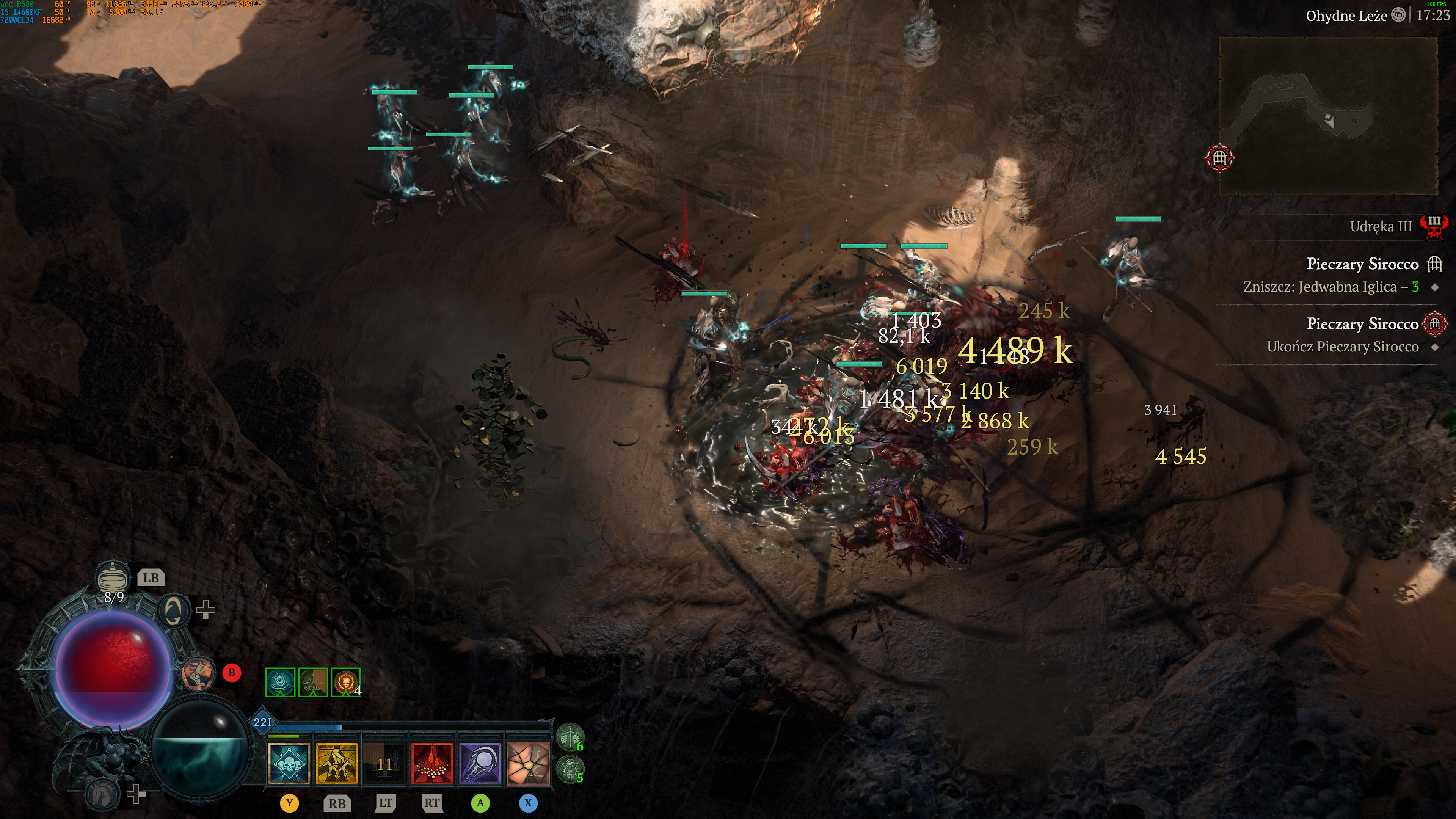This screenshot has width=1456, height=819.
Task: Select the crescent emote wheel icon
Action: pos(173,610)
